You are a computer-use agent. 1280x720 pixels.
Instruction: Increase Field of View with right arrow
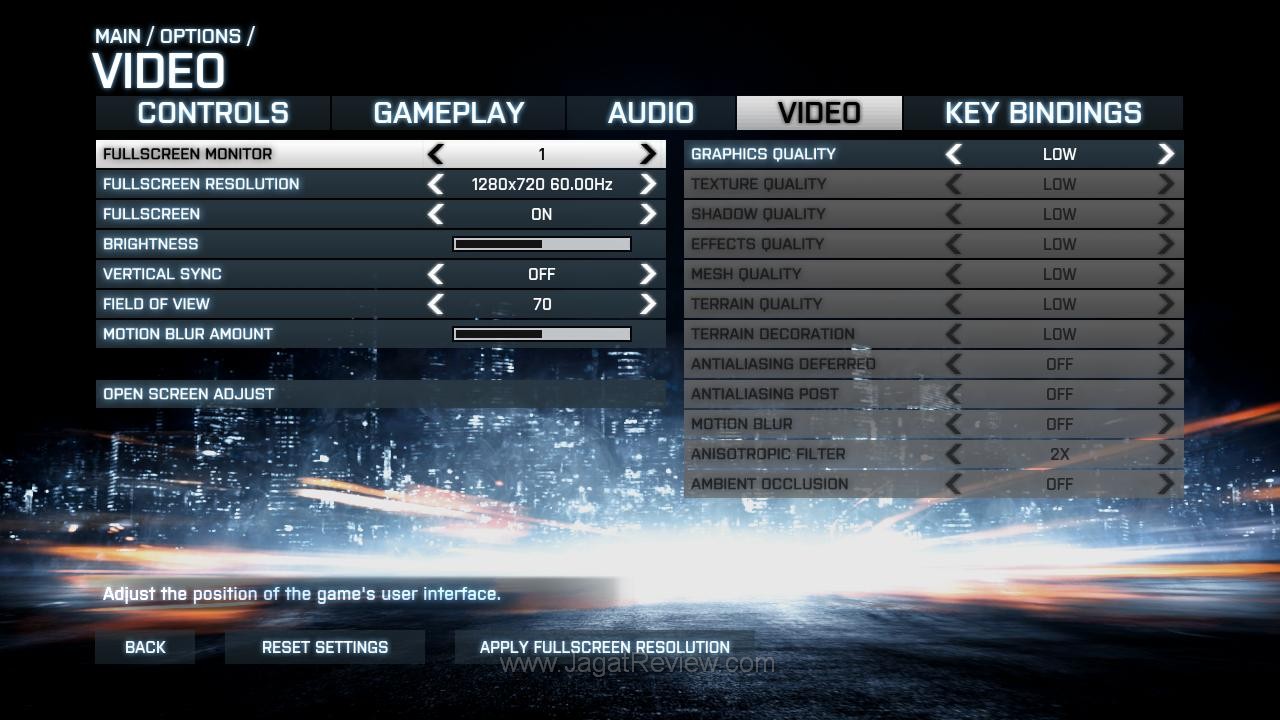648,304
